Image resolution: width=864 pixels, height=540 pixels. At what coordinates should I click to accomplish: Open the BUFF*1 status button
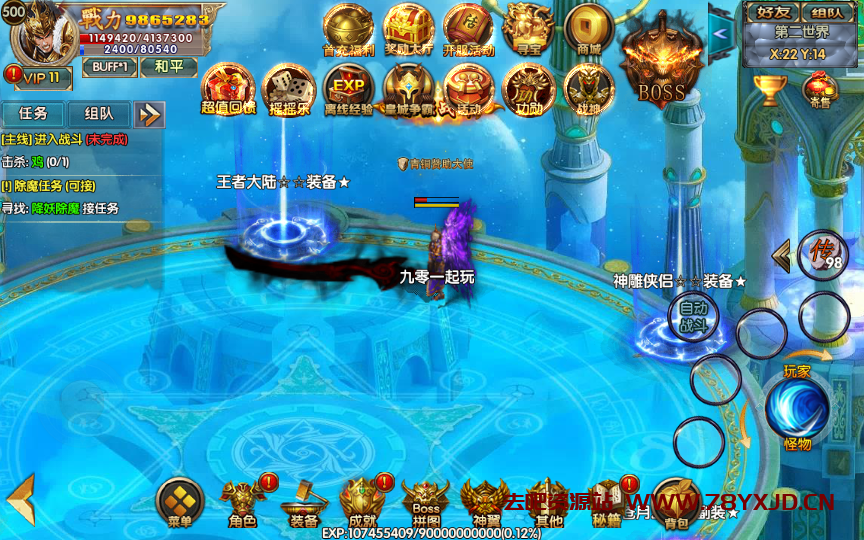click(x=109, y=66)
